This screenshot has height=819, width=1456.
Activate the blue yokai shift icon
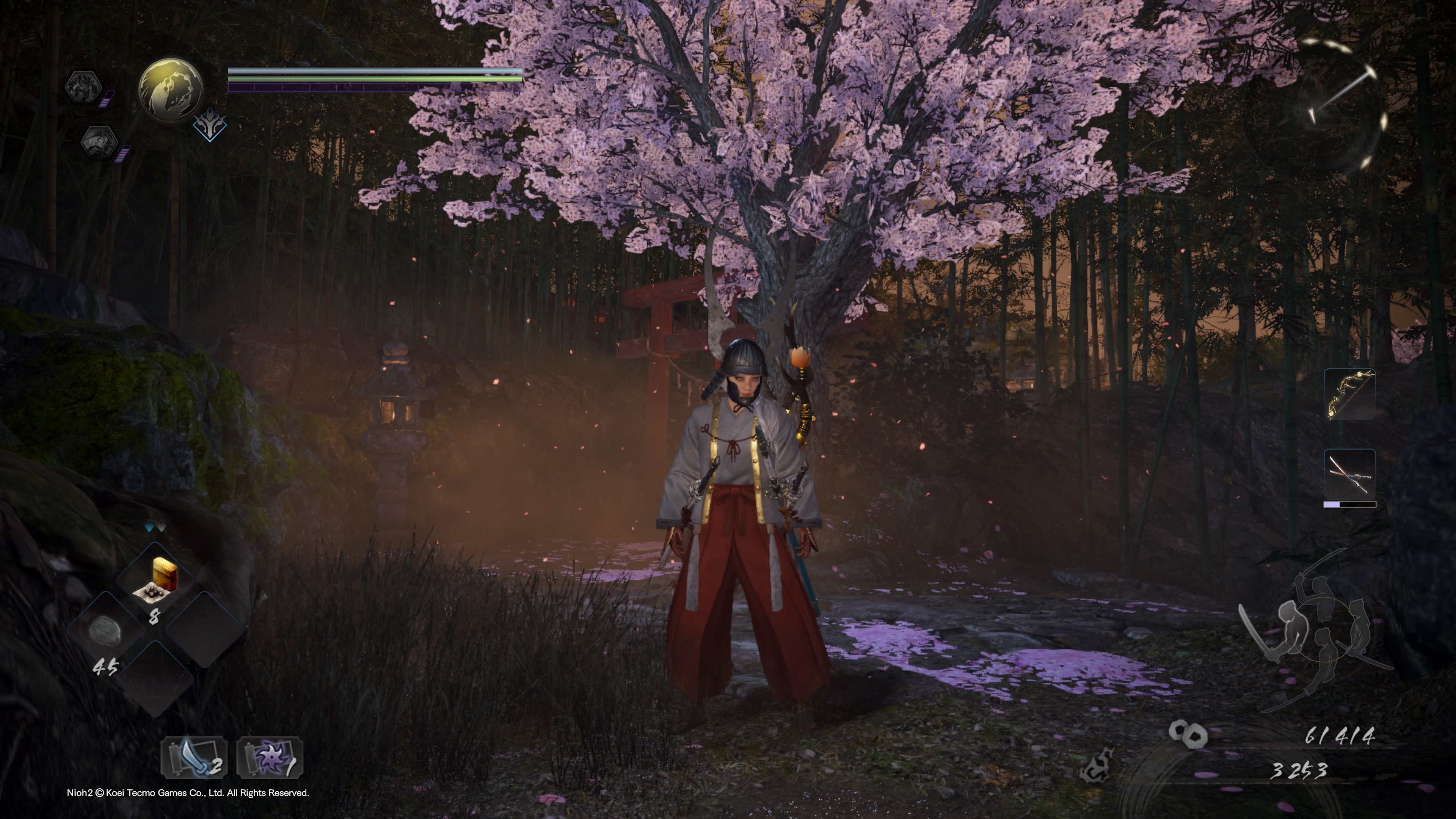coord(210,126)
